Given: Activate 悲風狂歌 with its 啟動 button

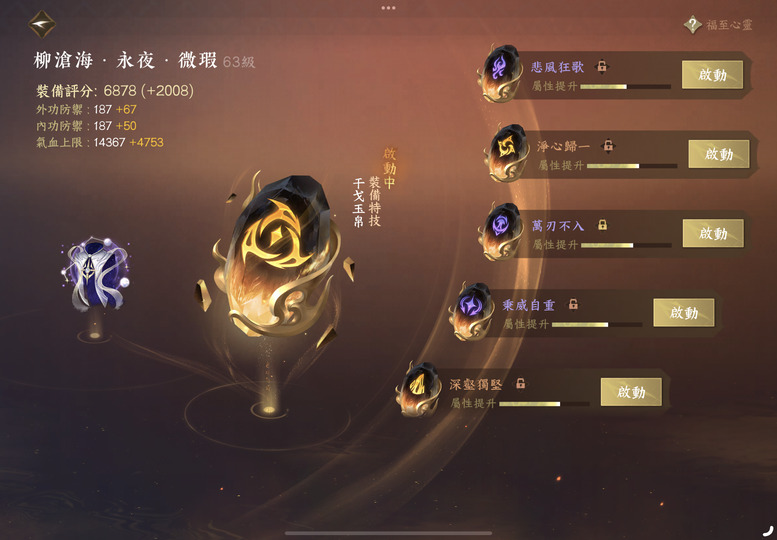Looking at the screenshot, I should point(712,75).
